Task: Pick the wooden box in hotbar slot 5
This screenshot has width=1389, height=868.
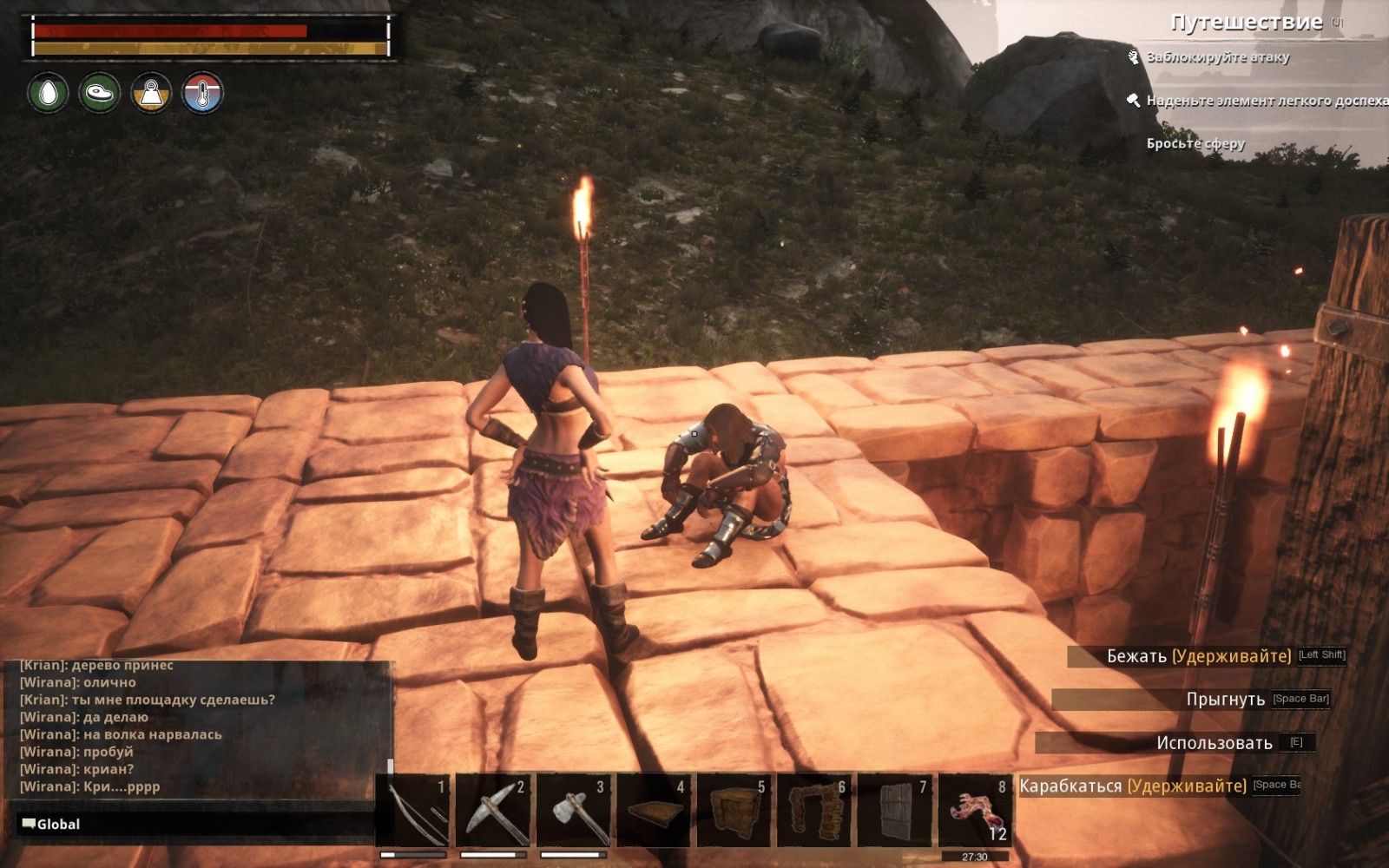Action: (x=734, y=812)
